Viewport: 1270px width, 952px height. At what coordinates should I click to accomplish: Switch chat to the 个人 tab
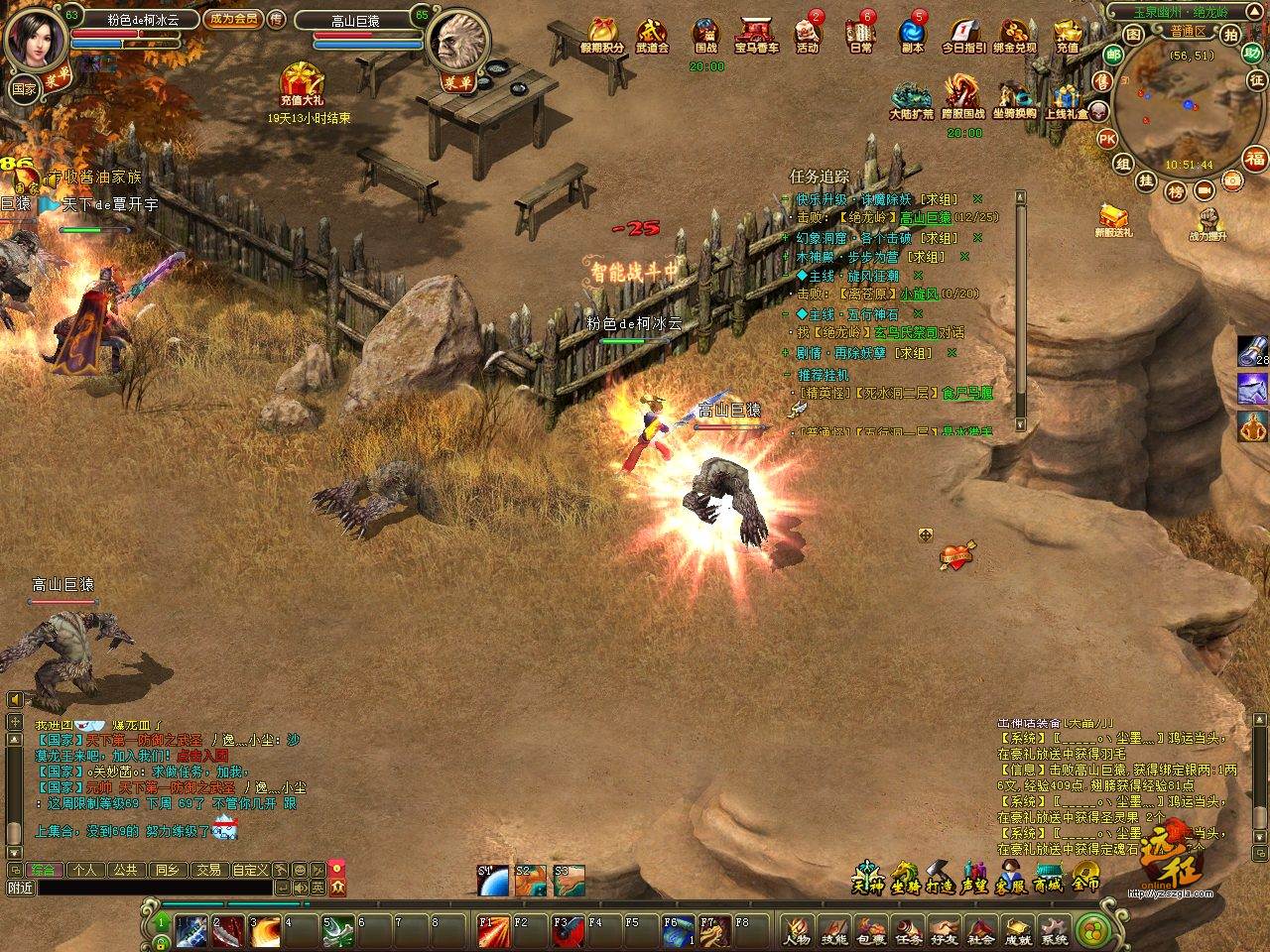84,870
